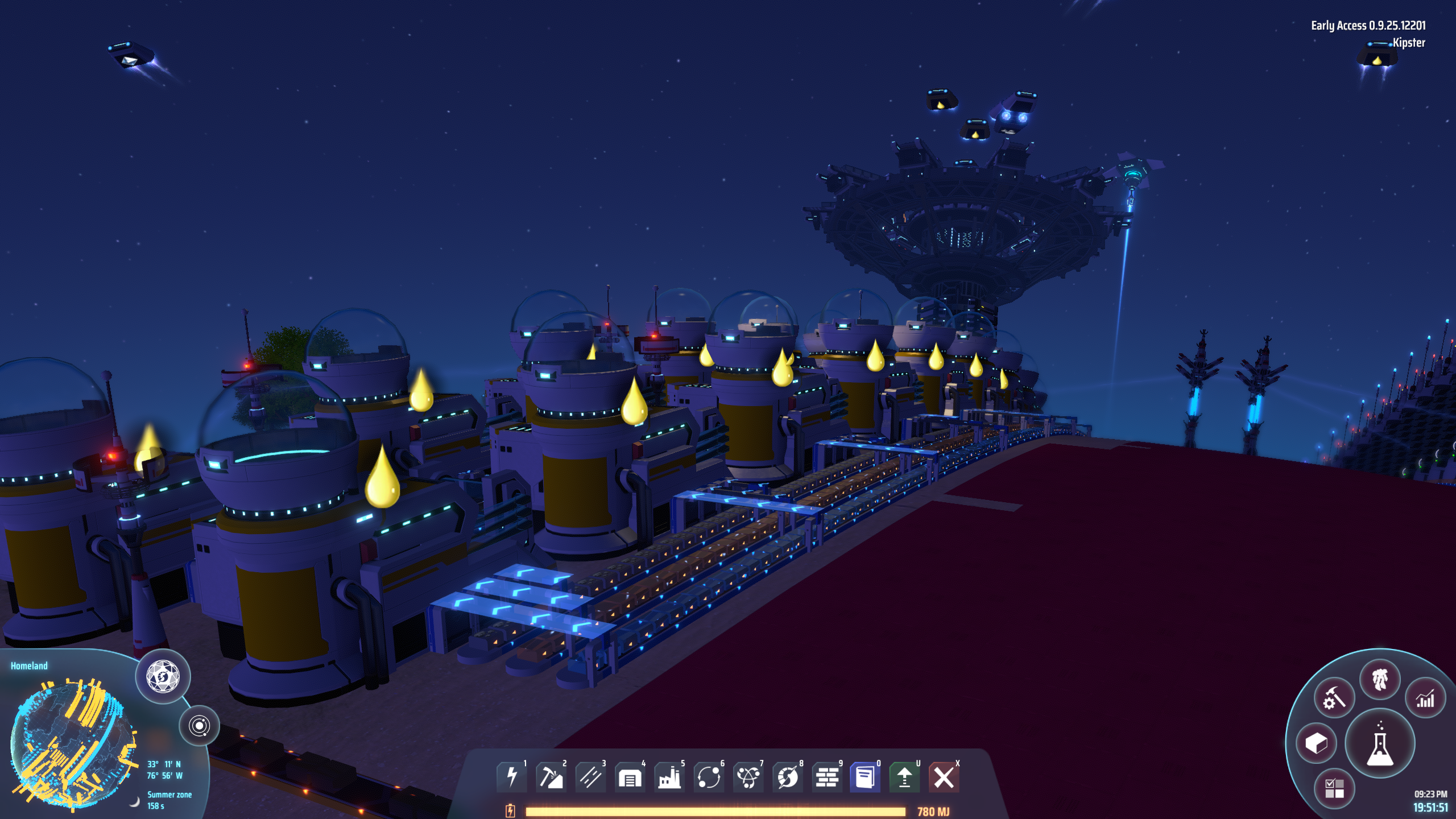The image size is (1456, 819).
Task: Activate the green upgrade arrow tool
Action: pyautogui.click(x=904, y=776)
